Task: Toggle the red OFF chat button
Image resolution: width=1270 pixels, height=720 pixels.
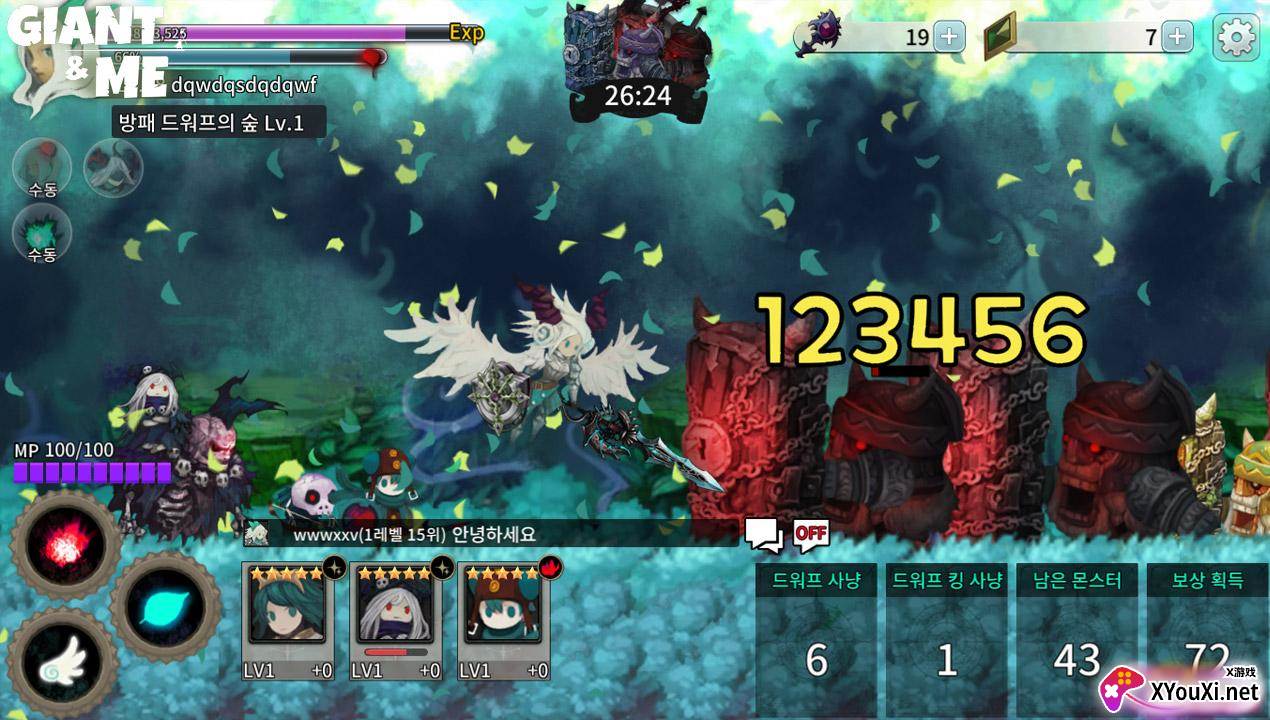Action: tap(811, 533)
